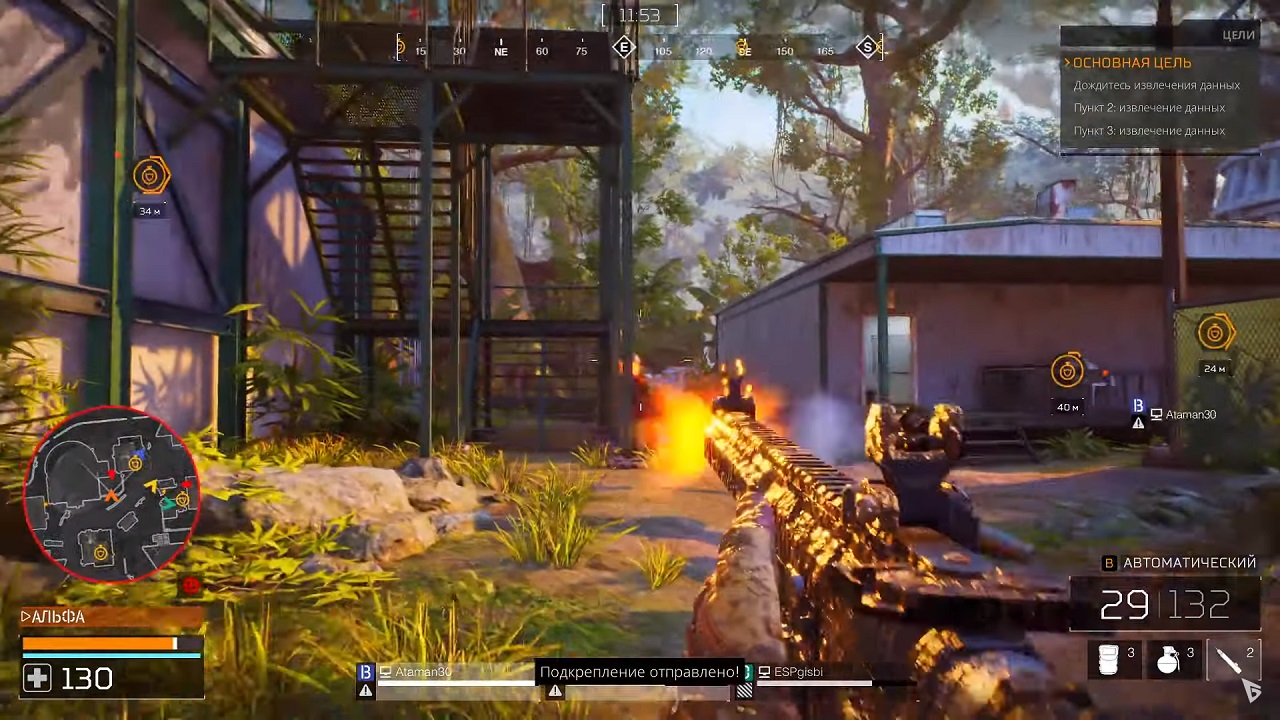Click the objective marker showing 40 m
1280x720 pixels.
[1067, 371]
